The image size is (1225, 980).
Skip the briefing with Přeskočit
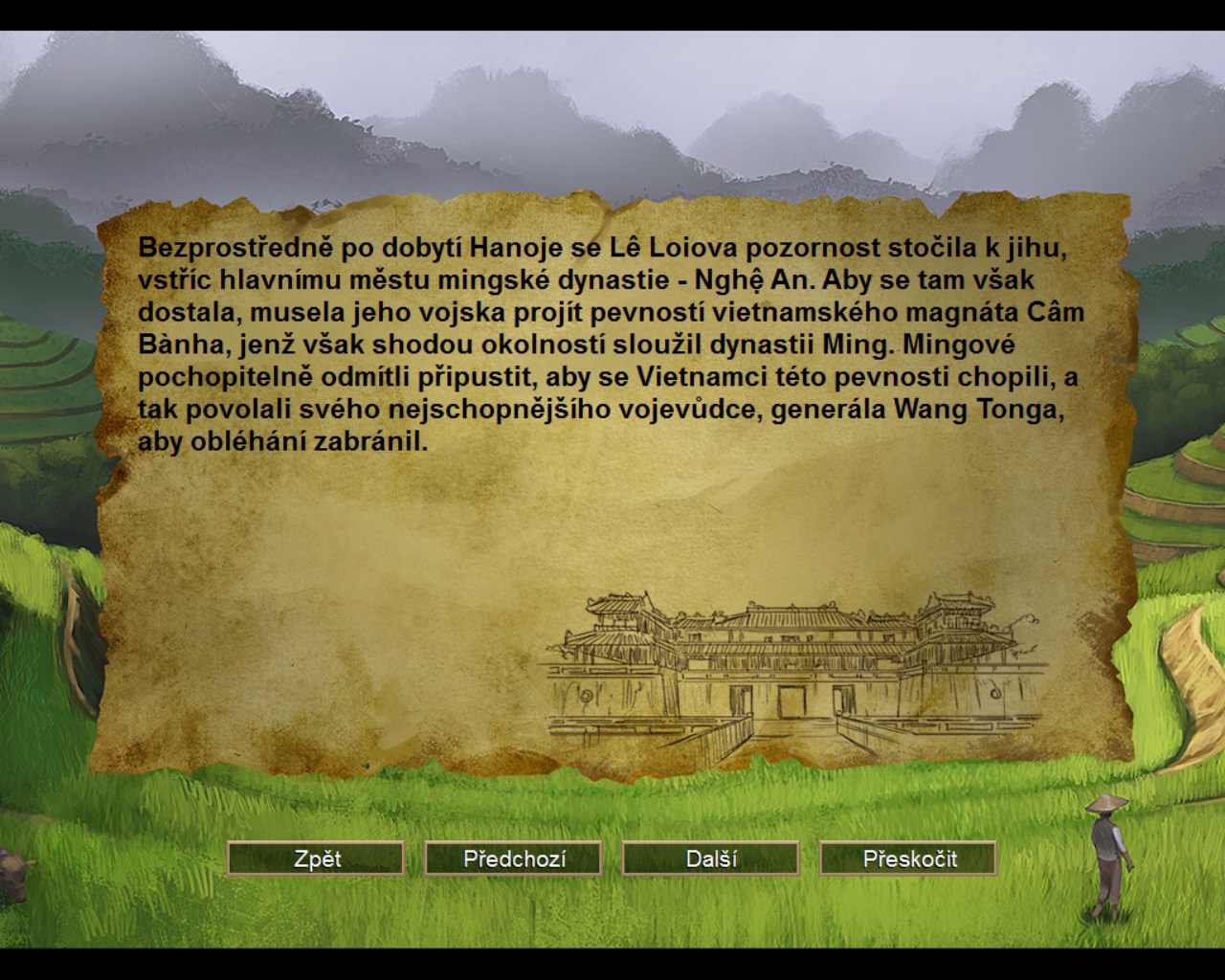(x=908, y=858)
